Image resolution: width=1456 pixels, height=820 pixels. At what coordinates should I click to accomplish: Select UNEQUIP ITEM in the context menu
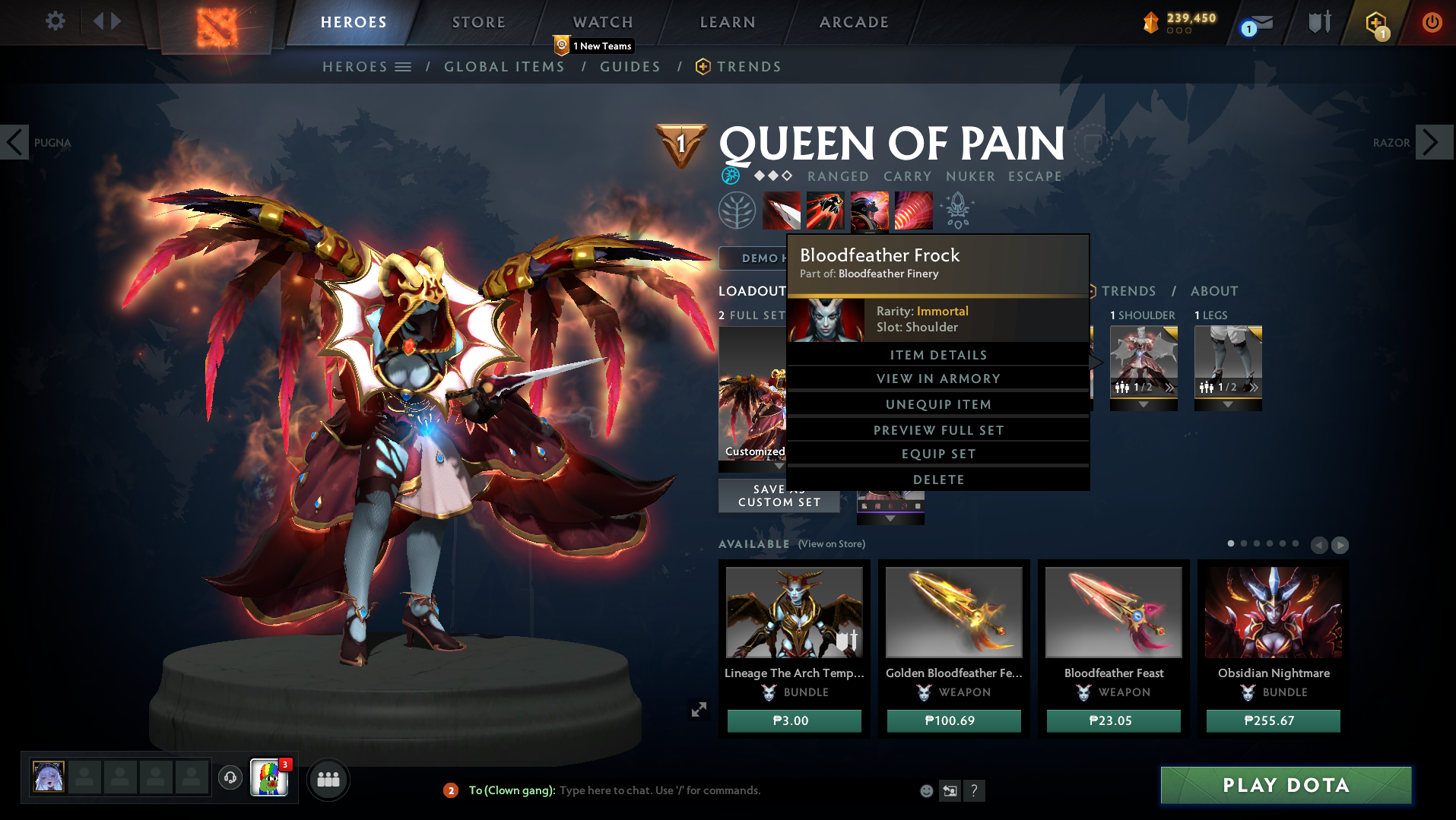(938, 404)
